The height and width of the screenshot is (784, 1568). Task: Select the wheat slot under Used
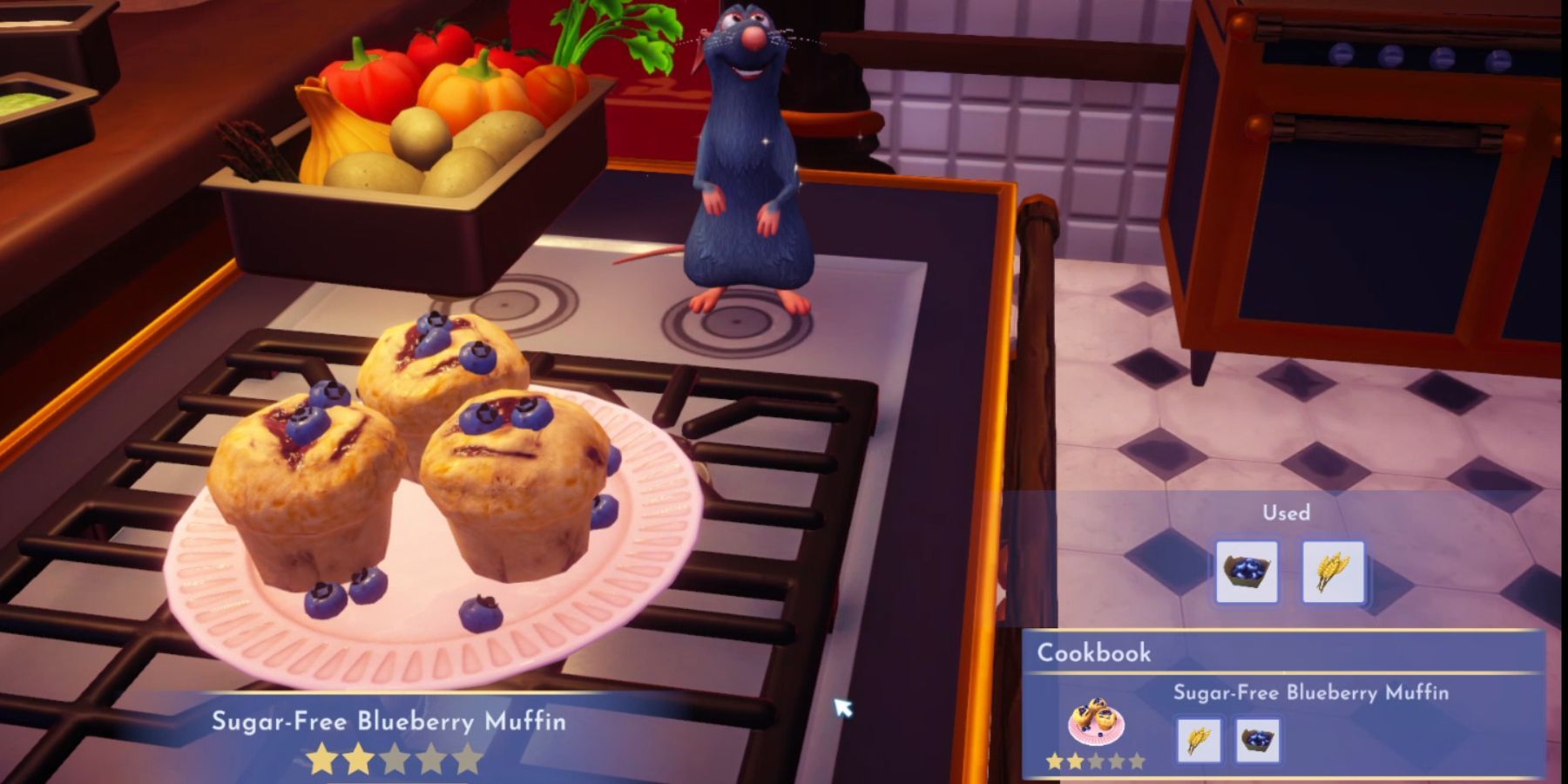1332,571
